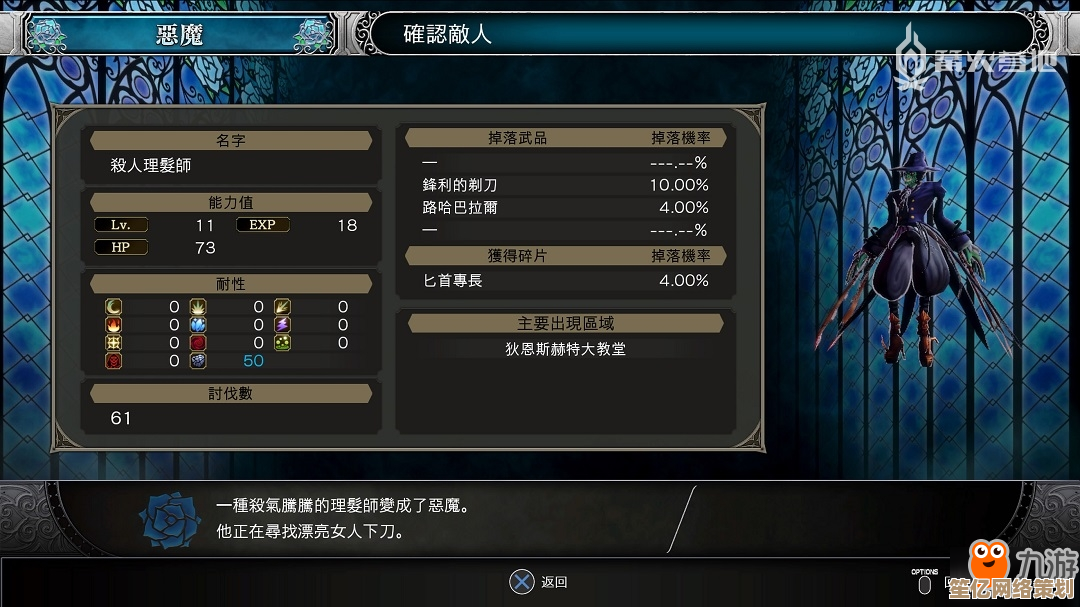Select the 匕首專長 shard entry

[x=565, y=281]
